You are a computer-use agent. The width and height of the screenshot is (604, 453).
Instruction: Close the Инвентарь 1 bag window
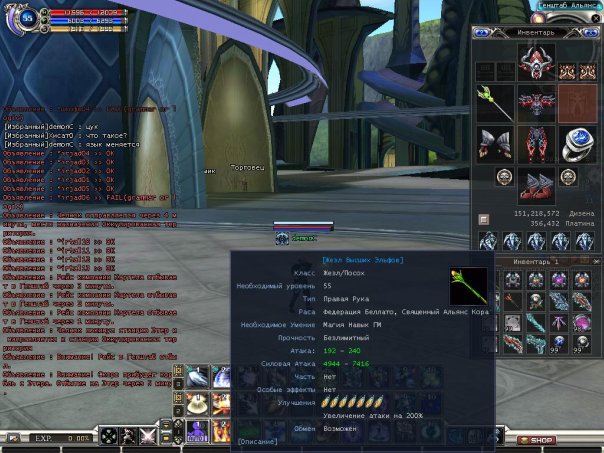[x=595, y=261]
